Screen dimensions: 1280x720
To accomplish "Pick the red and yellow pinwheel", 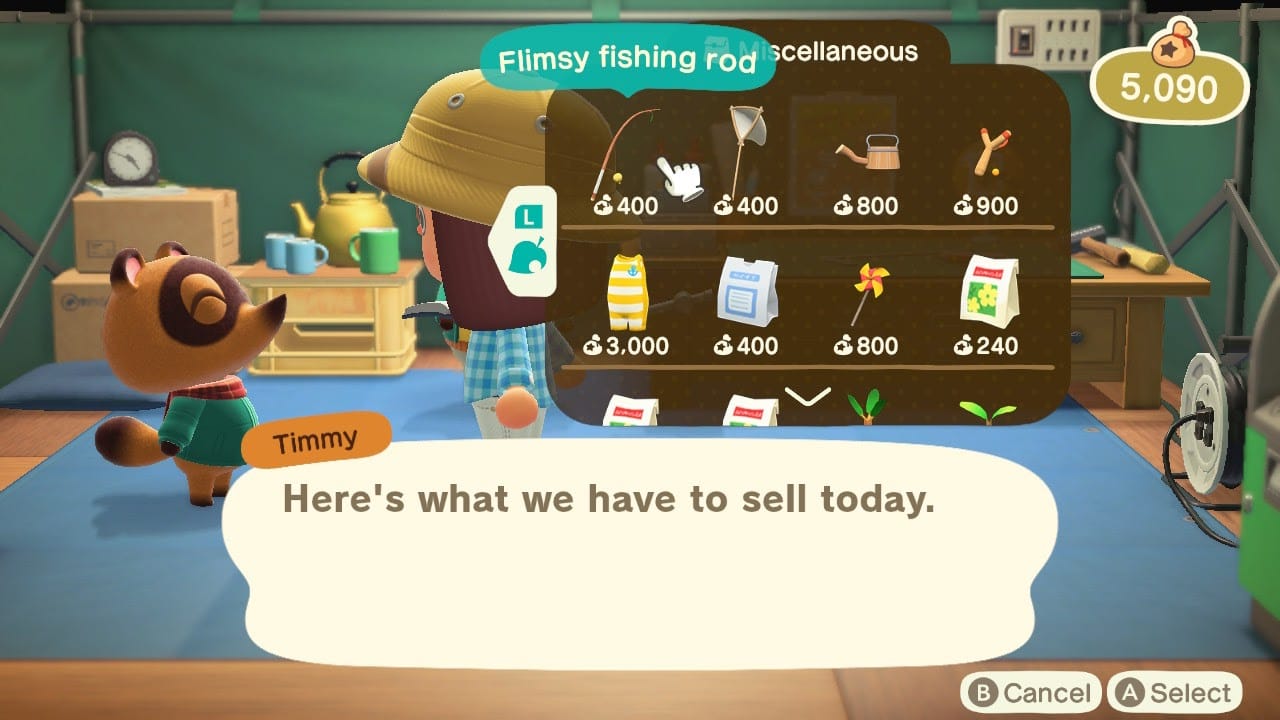I will pos(866,297).
